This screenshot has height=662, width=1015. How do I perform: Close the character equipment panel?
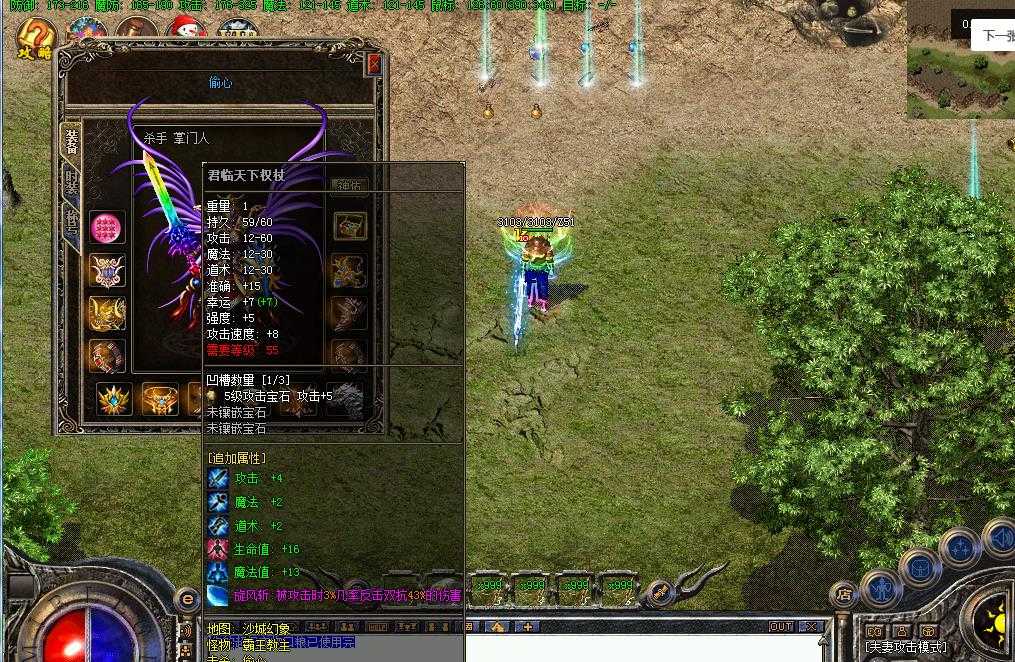click(x=374, y=65)
